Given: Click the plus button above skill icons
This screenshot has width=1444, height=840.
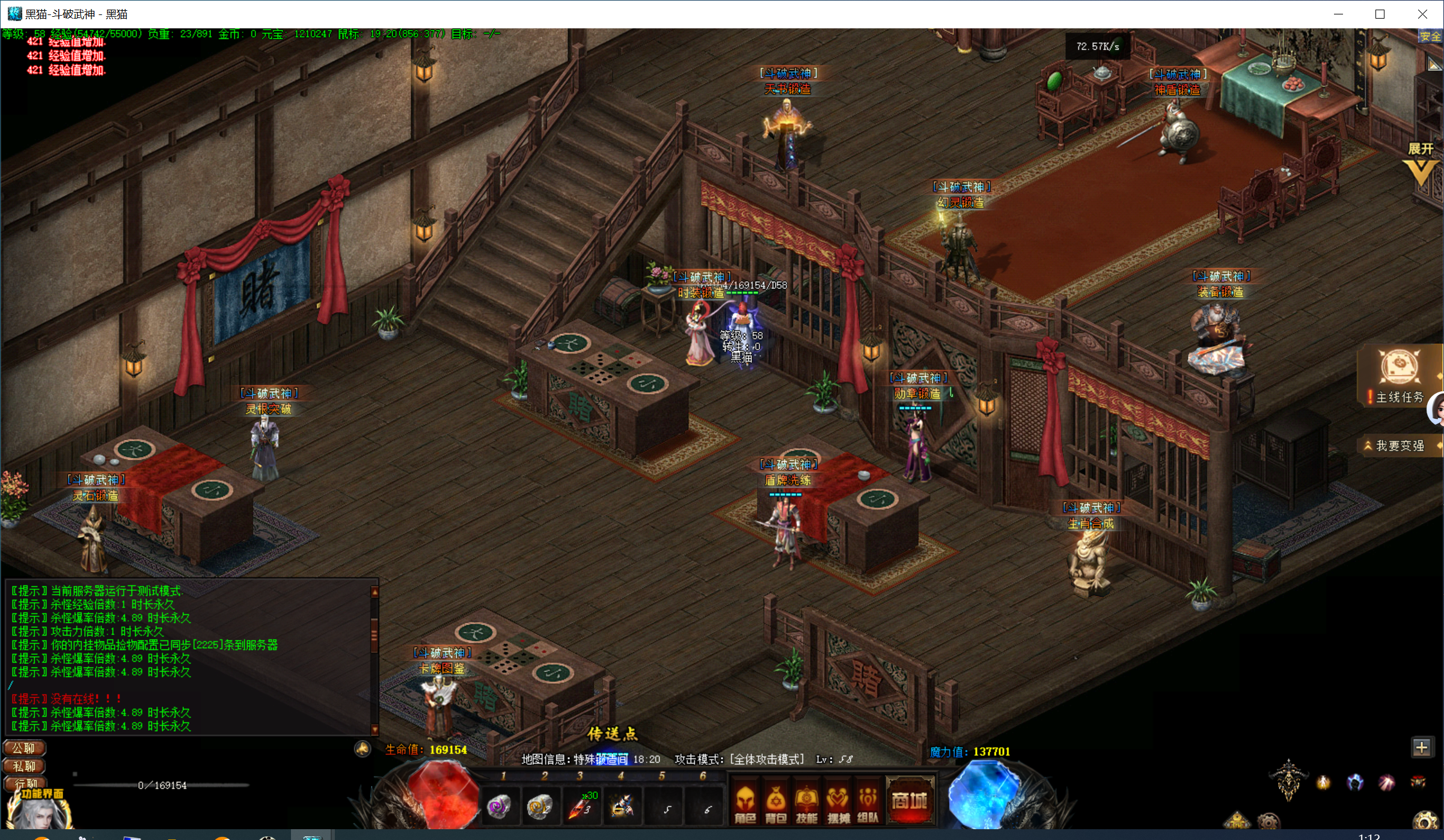Looking at the screenshot, I should click(1421, 747).
